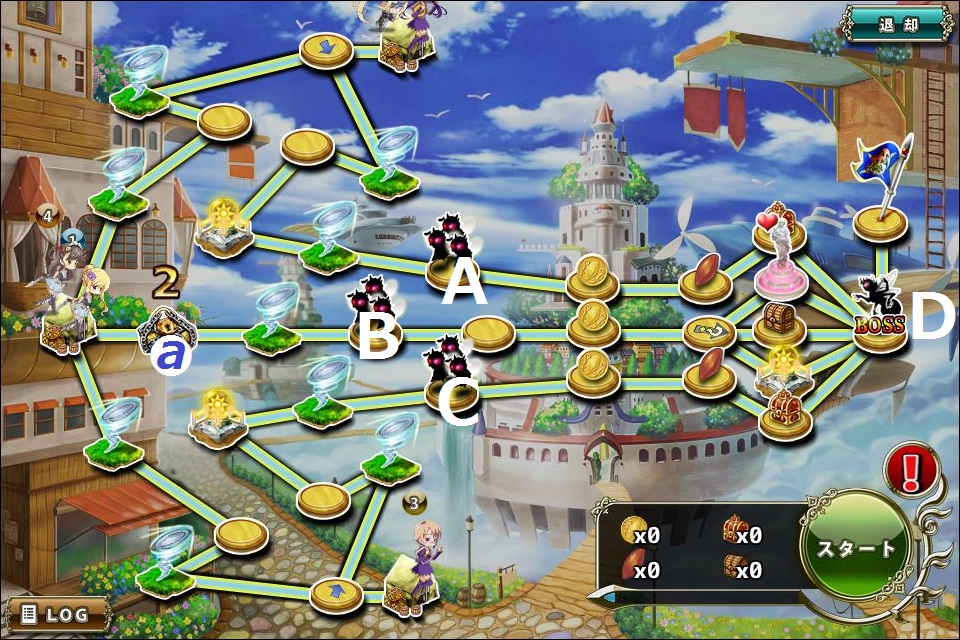Select the down-arrow coin node
Screen dimensions: 960x640
(327, 49)
